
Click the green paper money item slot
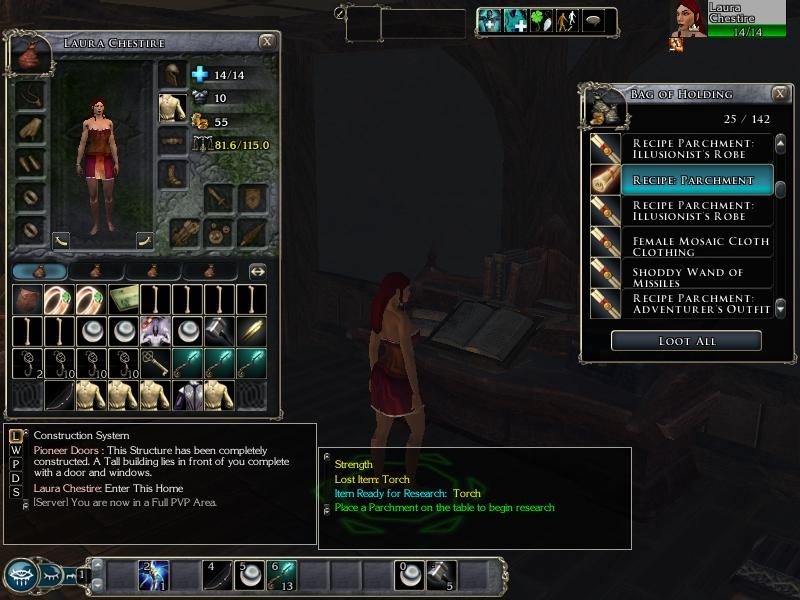(123, 299)
